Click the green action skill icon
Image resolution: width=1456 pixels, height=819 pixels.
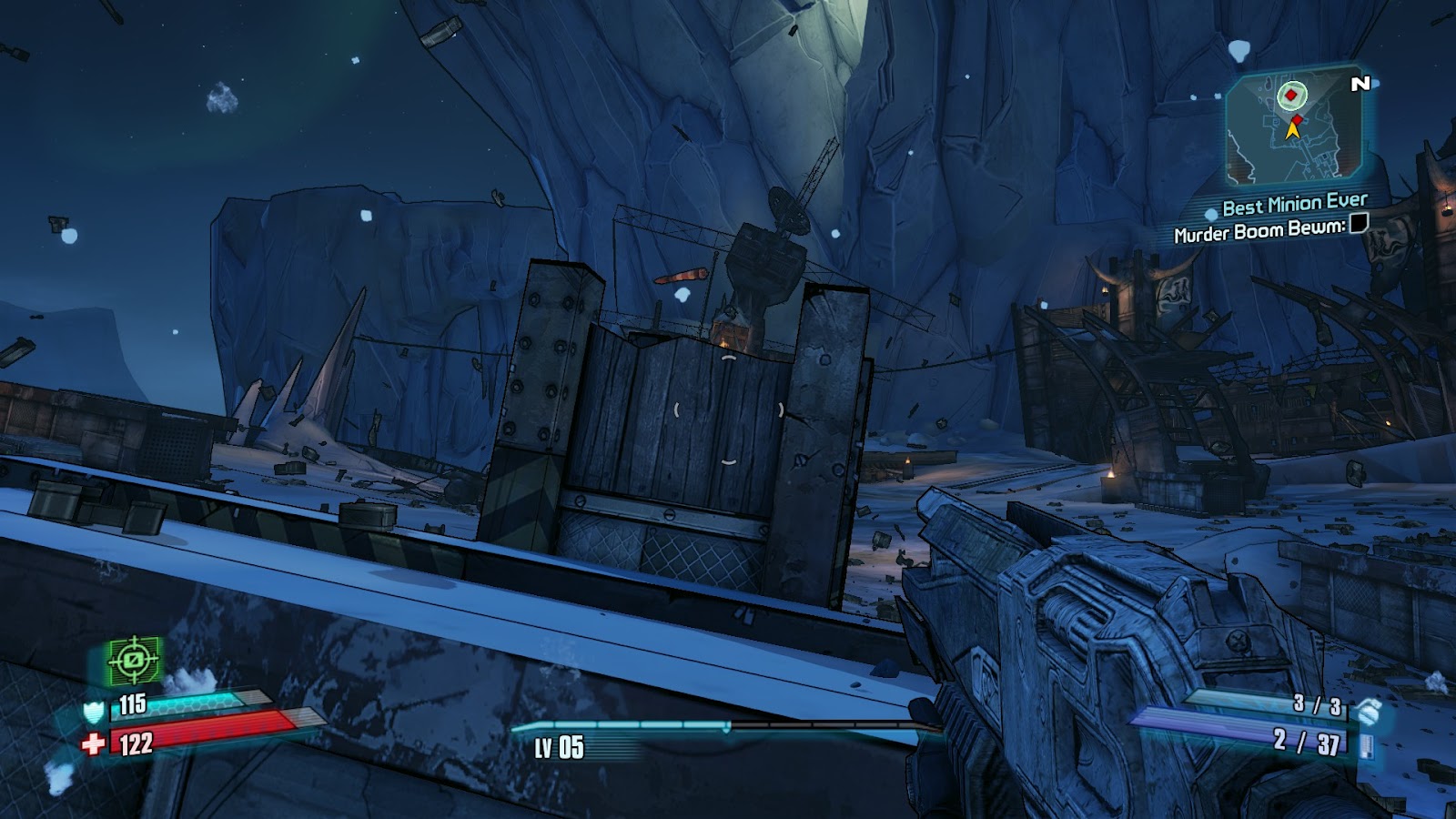pos(135,660)
